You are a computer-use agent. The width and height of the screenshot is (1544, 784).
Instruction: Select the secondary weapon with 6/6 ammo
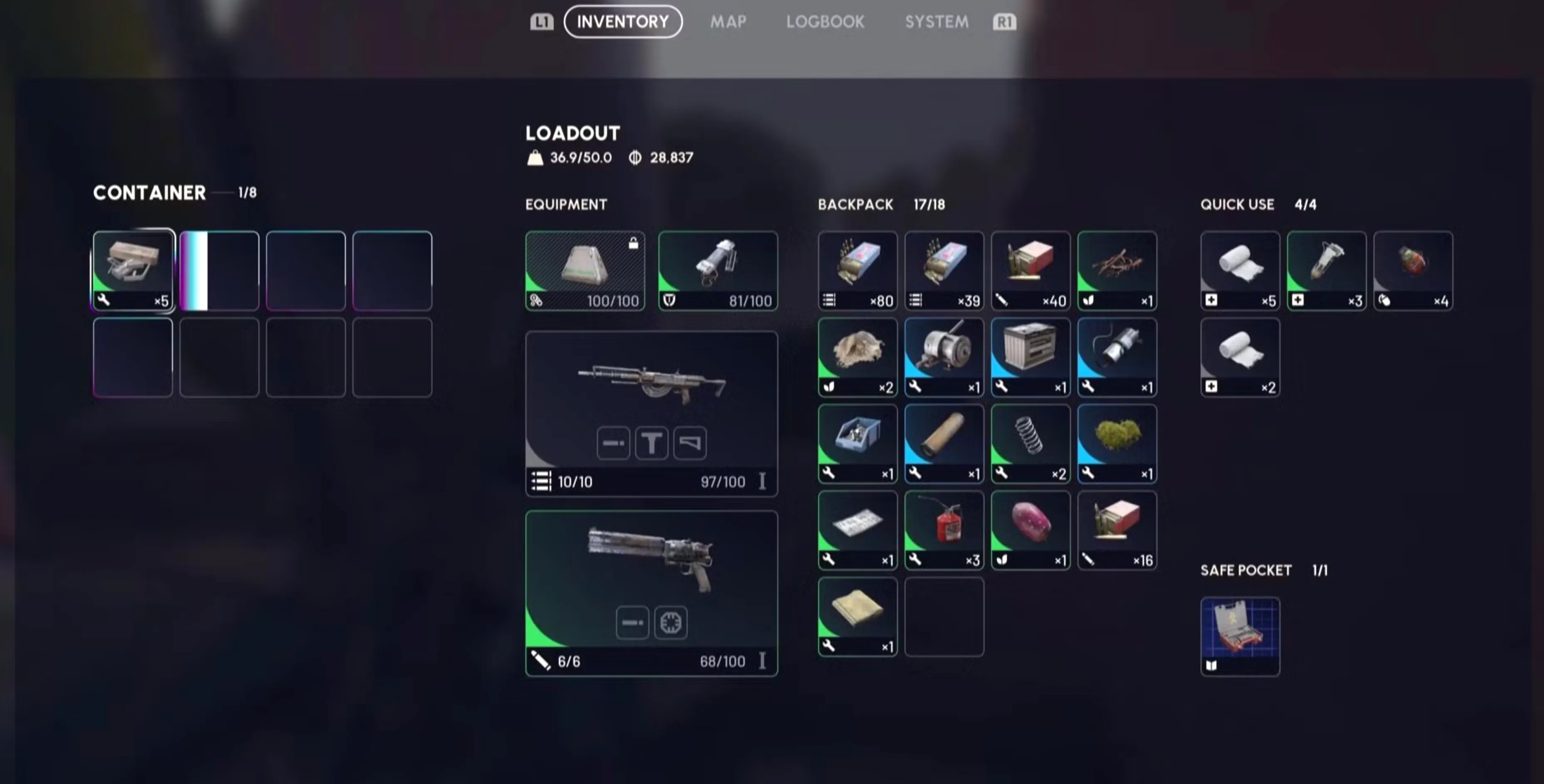point(651,593)
